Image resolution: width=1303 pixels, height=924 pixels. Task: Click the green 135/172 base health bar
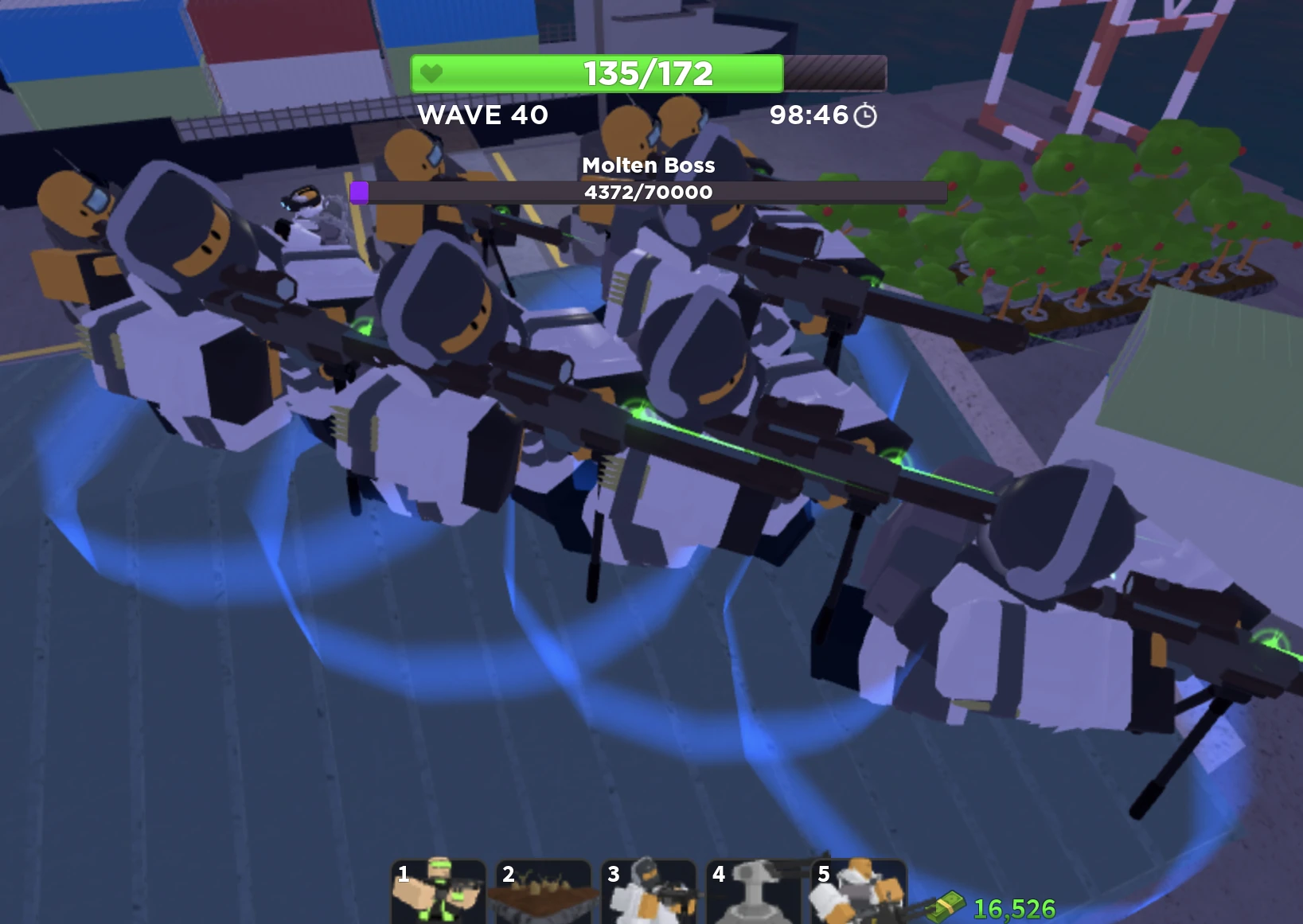click(646, 74)
